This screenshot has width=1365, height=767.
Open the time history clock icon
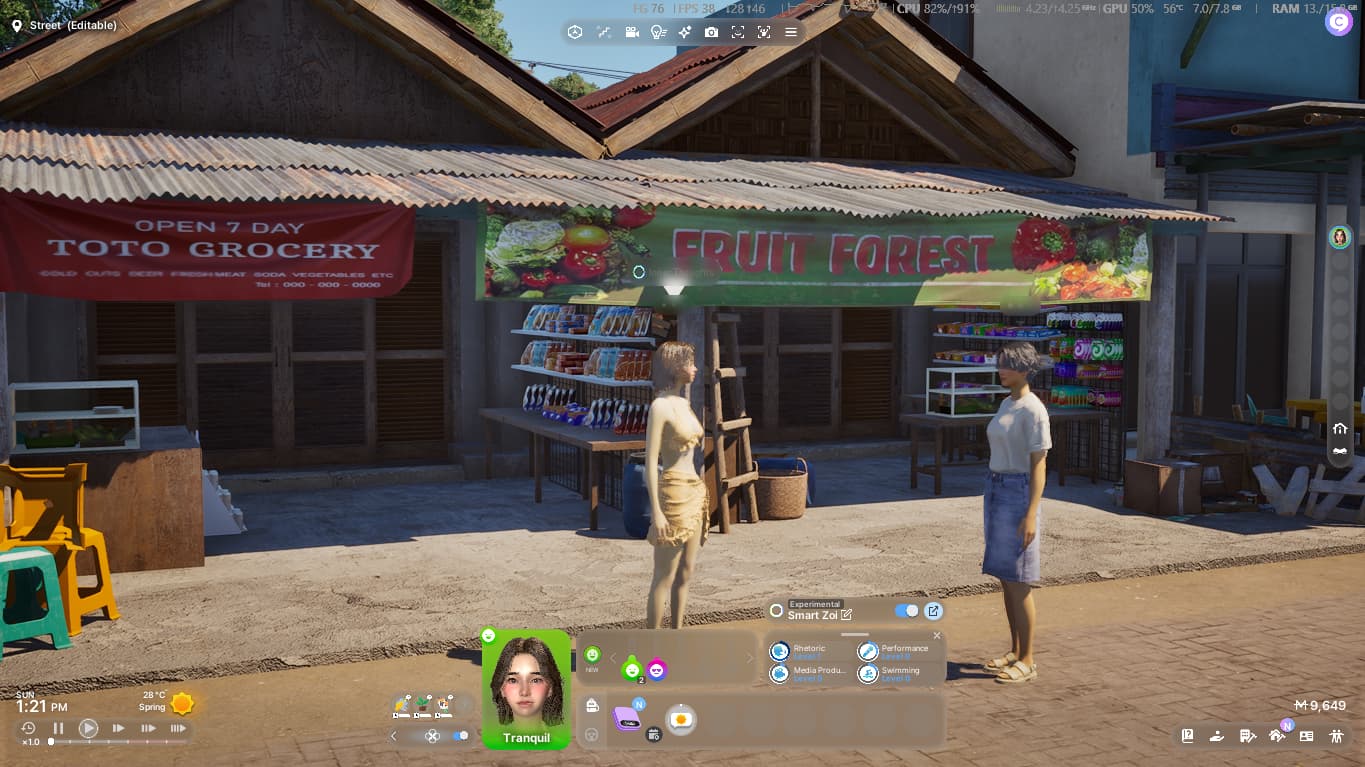pyautogui.click(x=28, y=728)
